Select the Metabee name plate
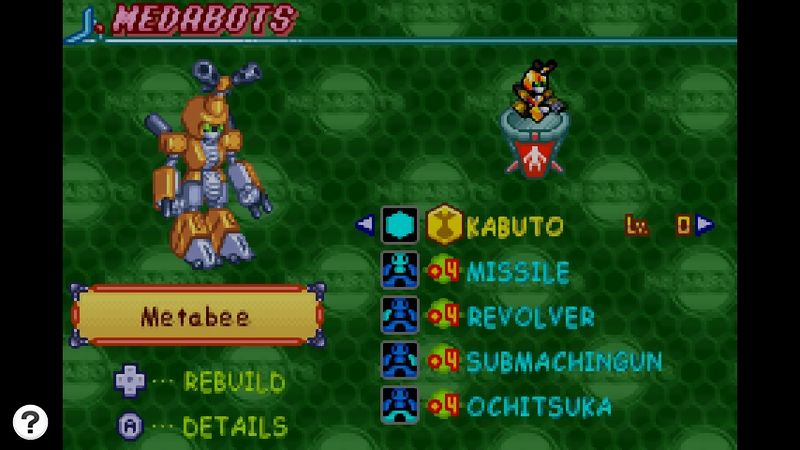The image size is (800, 450). click(x=197, y=317)
